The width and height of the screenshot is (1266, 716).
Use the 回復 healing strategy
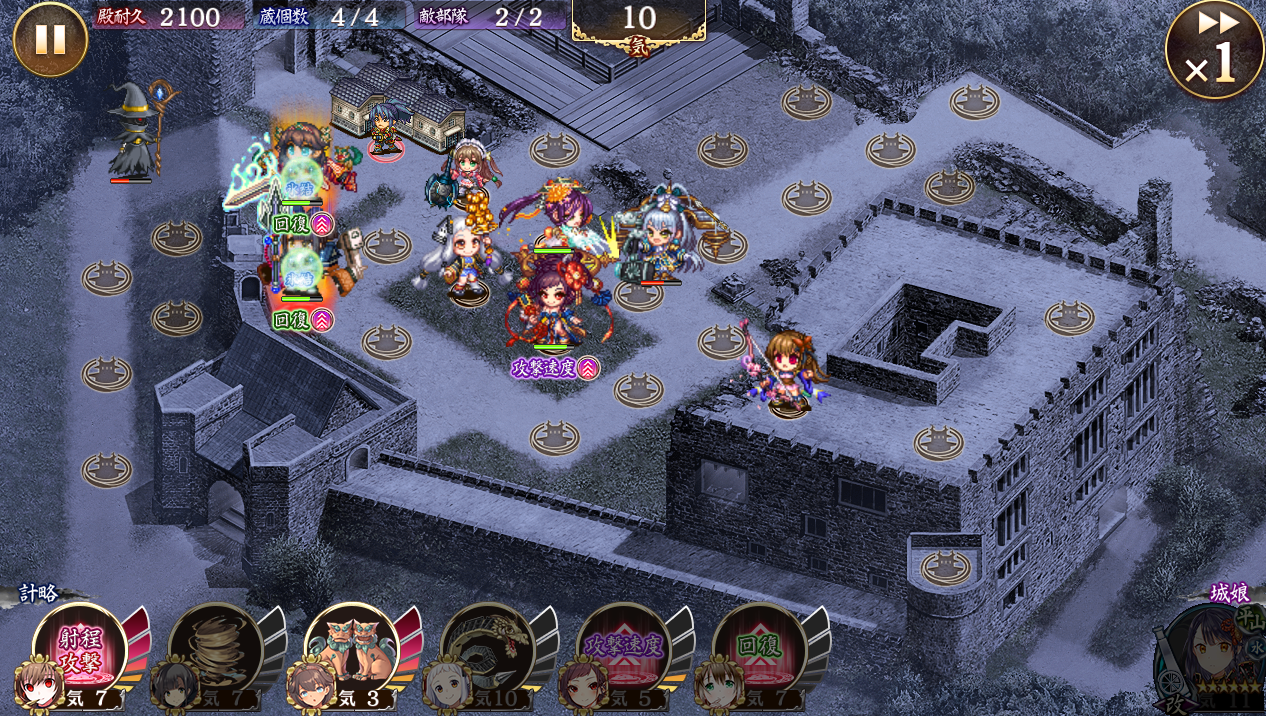[759, 651]
